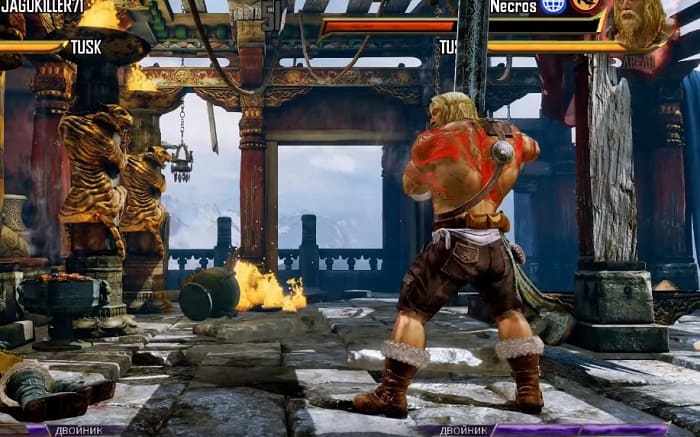Click the Necros player name
Viewport: 700px width, 437px height.
[513, 6]
